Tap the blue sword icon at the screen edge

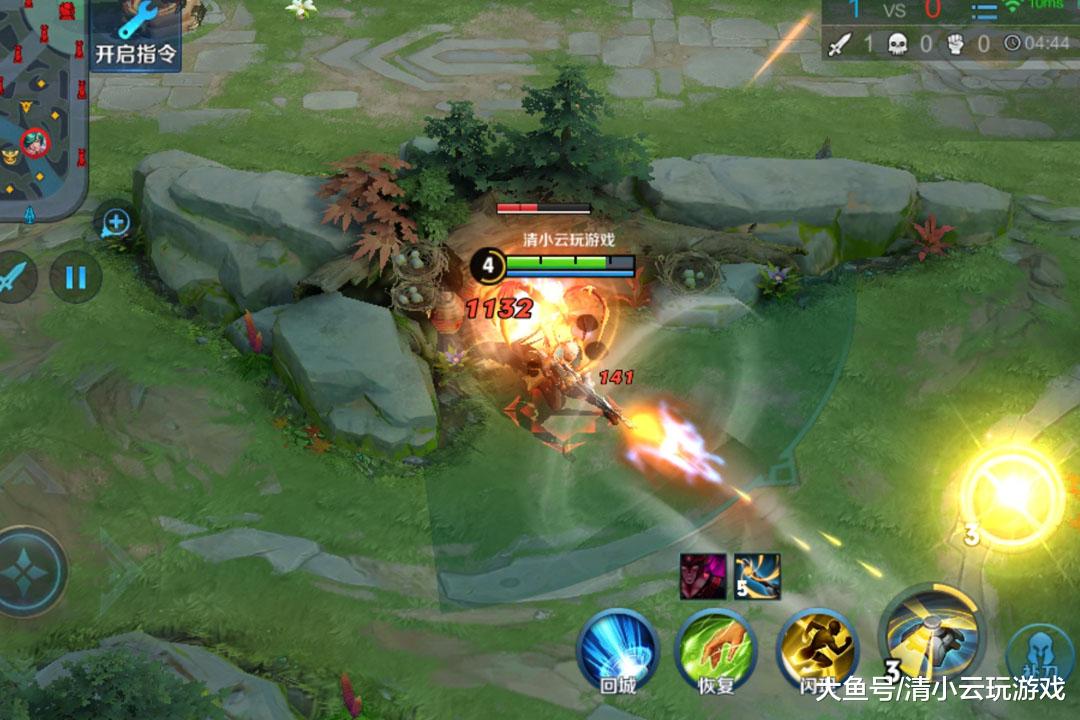14,275
